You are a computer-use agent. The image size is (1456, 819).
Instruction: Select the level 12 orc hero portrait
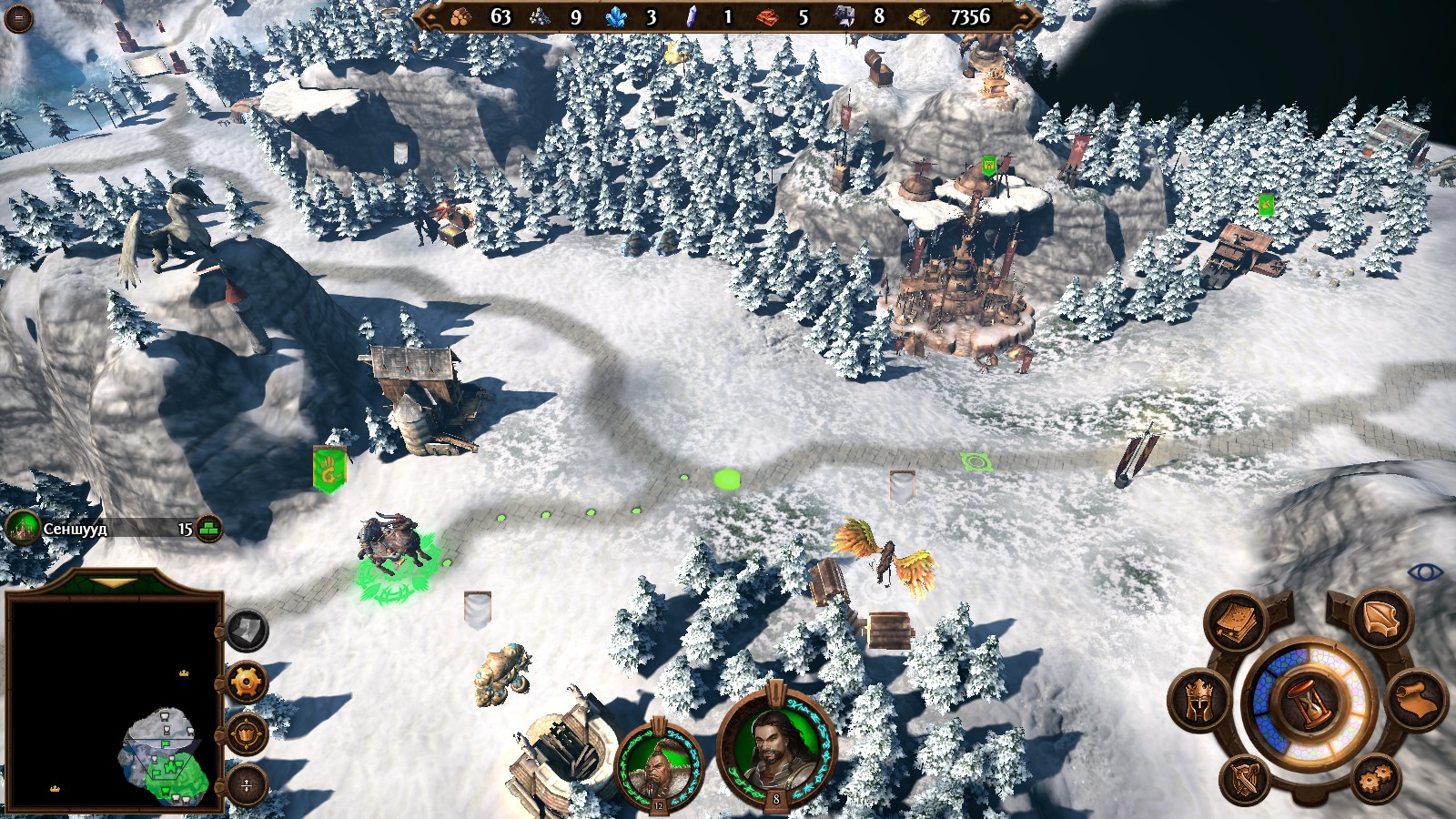click(x=659, y=763)
